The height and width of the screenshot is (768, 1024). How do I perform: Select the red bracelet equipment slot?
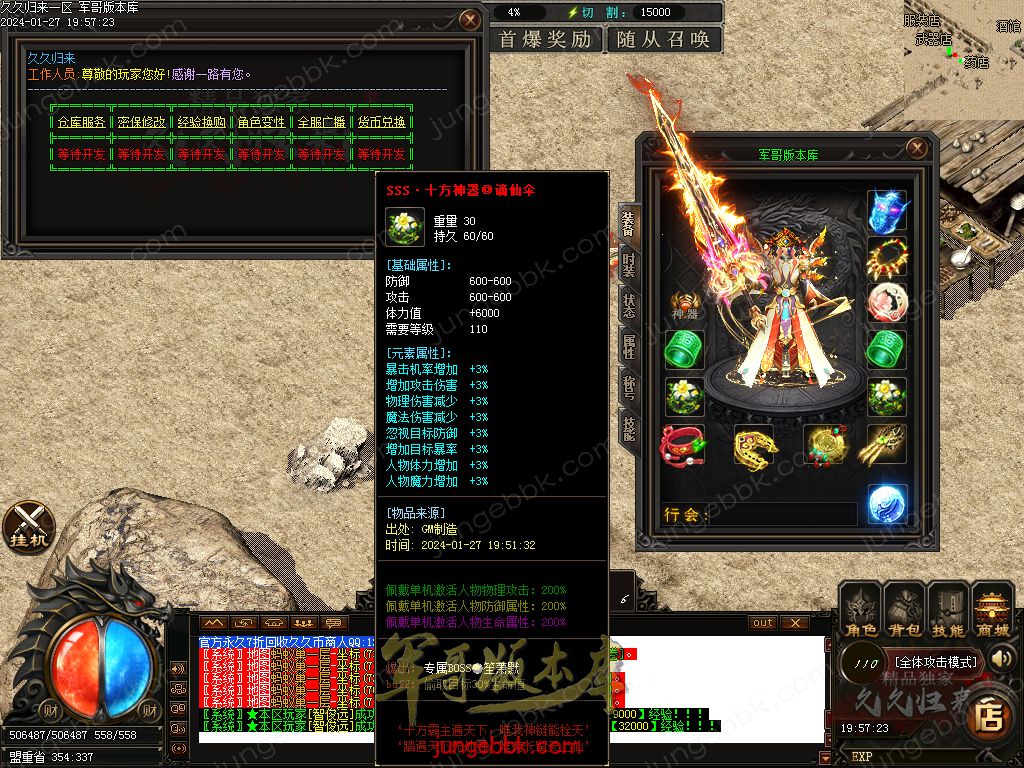tap(683, 444)
